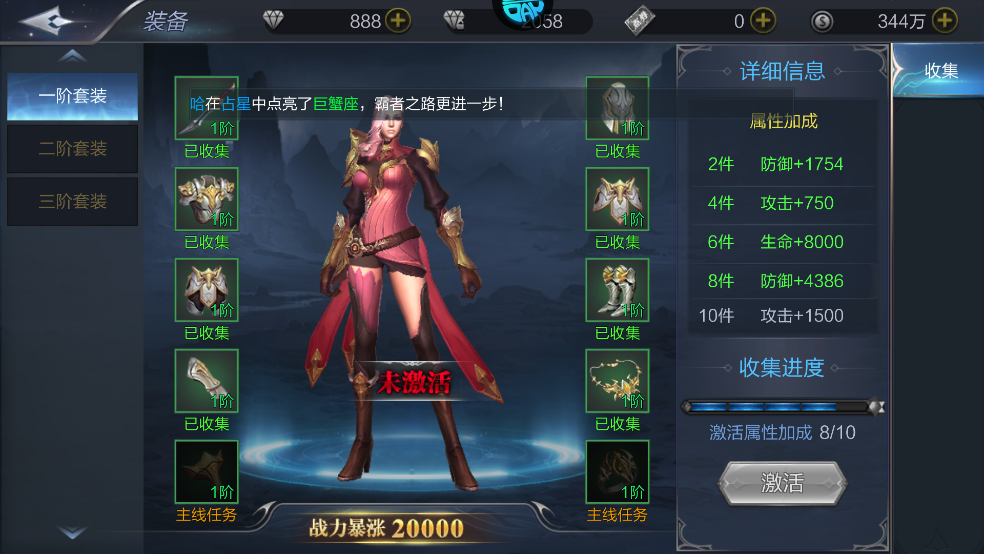The height and width of the screenshot is (554, 984).
Task: Tap the plus beside the ticket count
Action: (x=763, y=21)
